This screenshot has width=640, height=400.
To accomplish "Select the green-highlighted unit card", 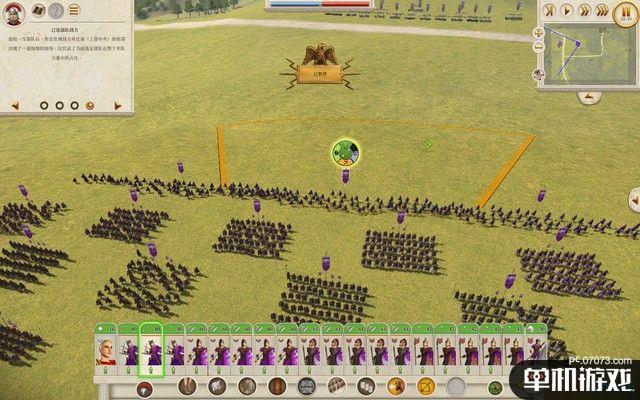I will [x=151, y=350].
